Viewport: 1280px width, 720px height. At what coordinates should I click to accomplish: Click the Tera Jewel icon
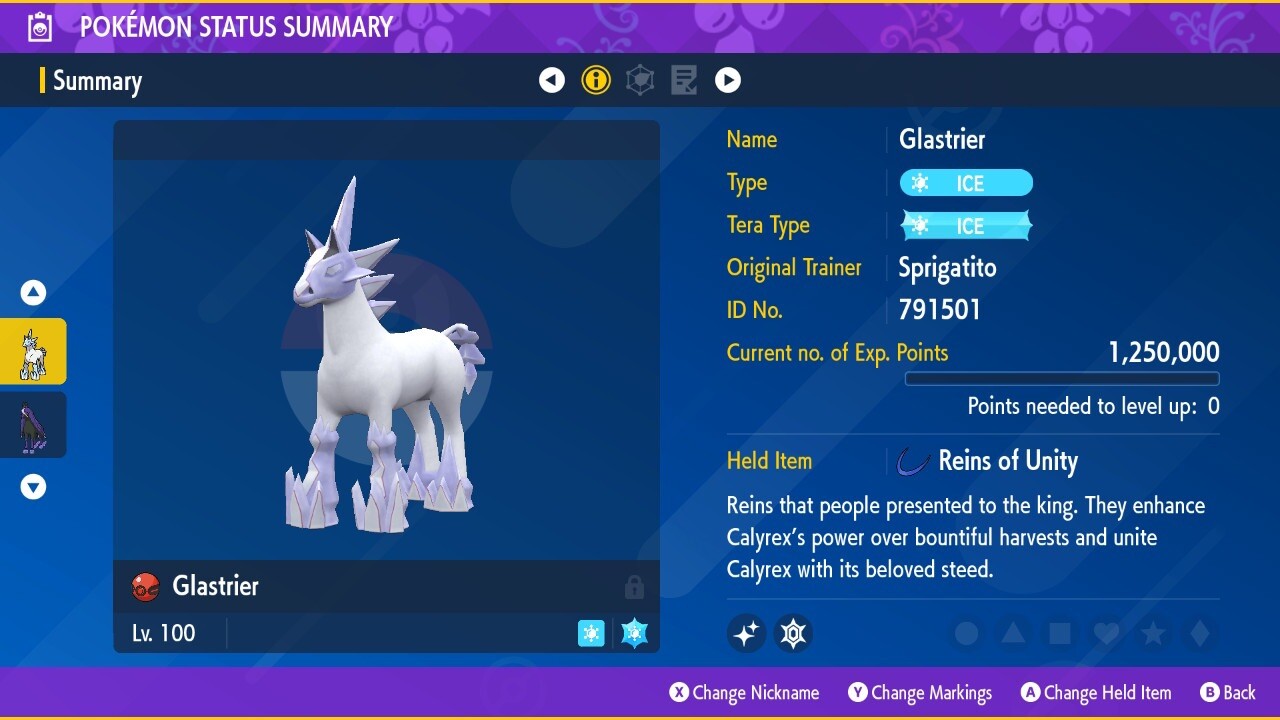point(793,633)
